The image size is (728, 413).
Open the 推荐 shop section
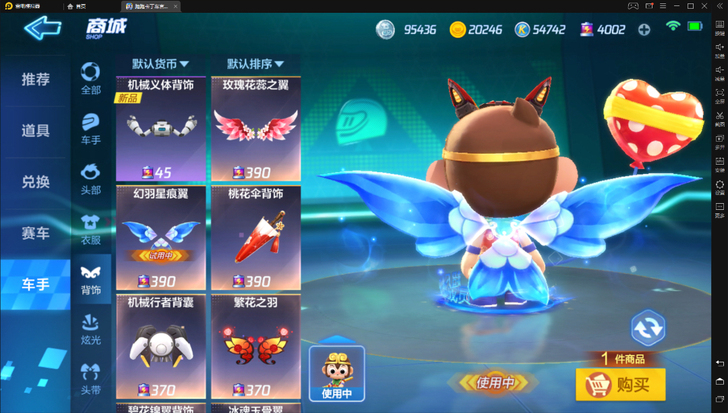[35, 79]
